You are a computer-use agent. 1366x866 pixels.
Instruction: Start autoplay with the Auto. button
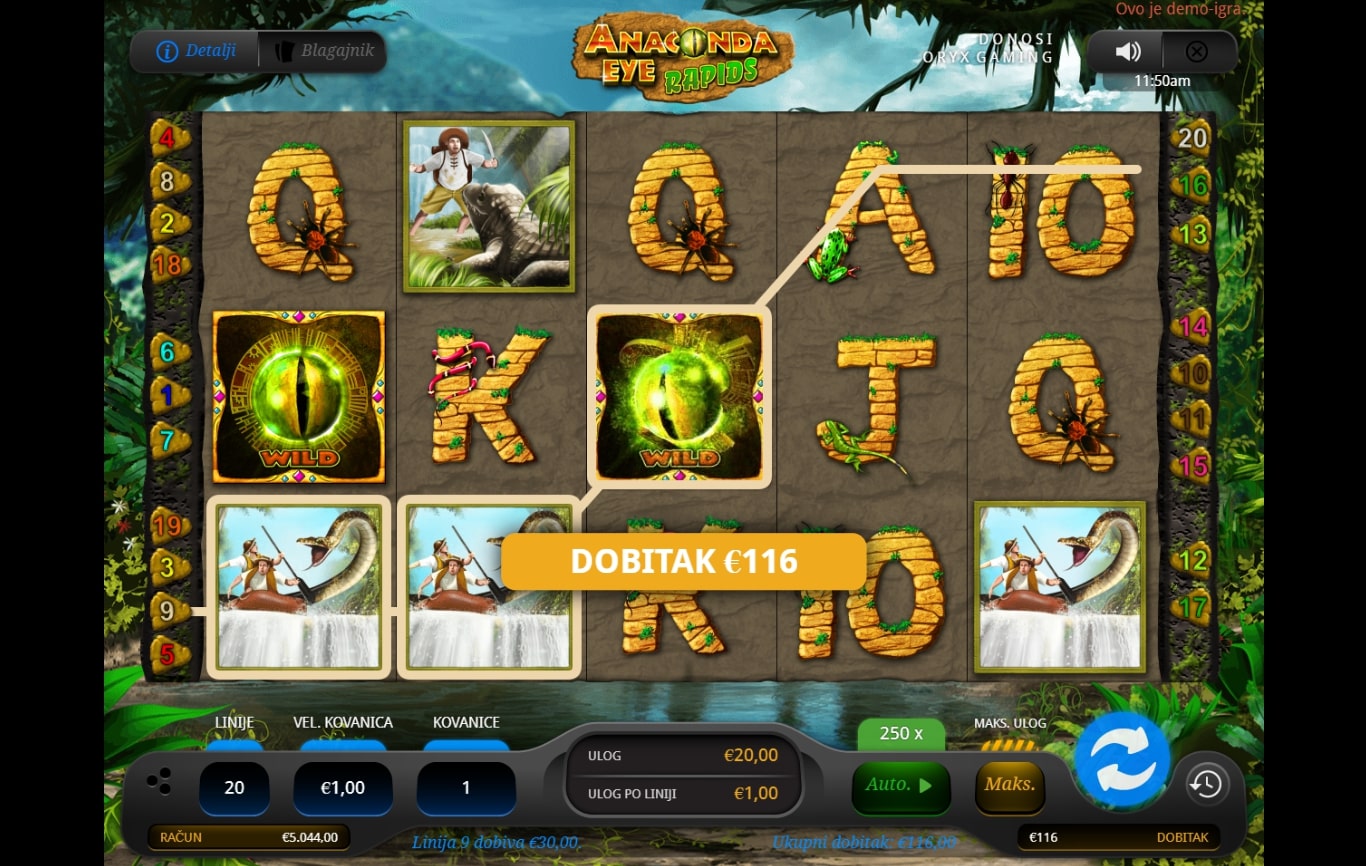tap(899, 786)
